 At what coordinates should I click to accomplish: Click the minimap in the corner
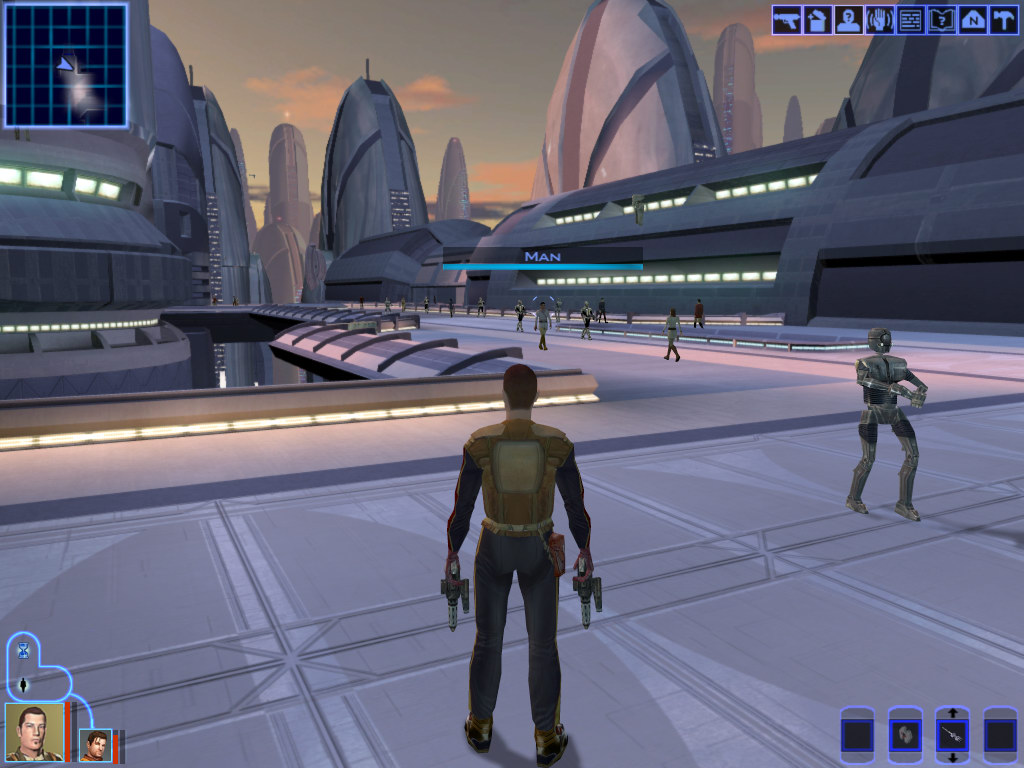pyautogui.click(x=66, y=65)
